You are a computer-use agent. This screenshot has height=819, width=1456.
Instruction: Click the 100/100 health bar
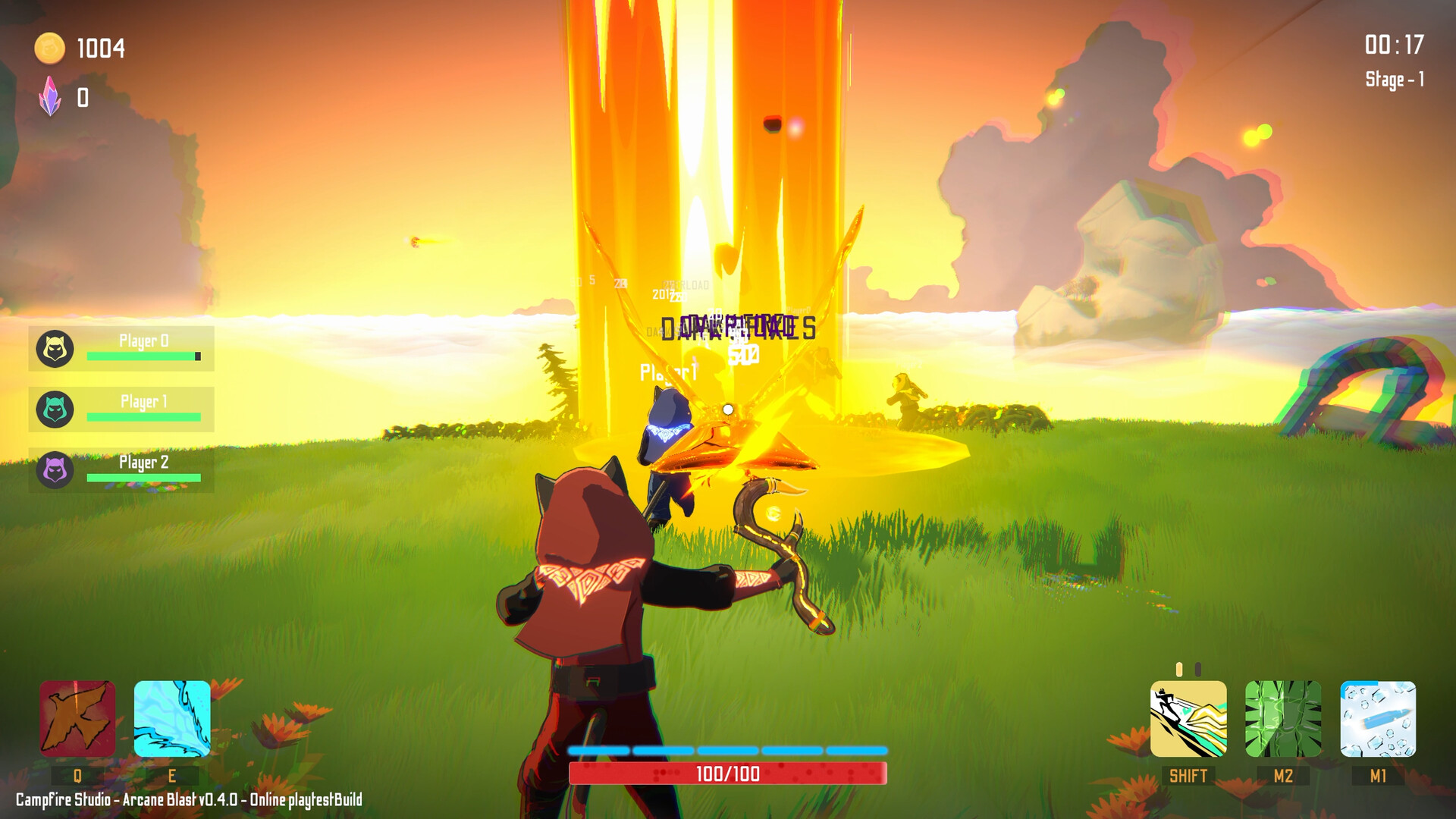(x=726, y=774)
